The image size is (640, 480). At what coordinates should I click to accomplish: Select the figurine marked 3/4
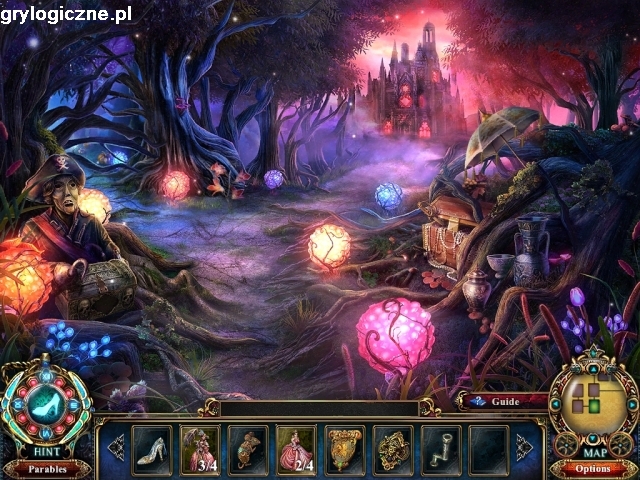[x=200, y=447]
